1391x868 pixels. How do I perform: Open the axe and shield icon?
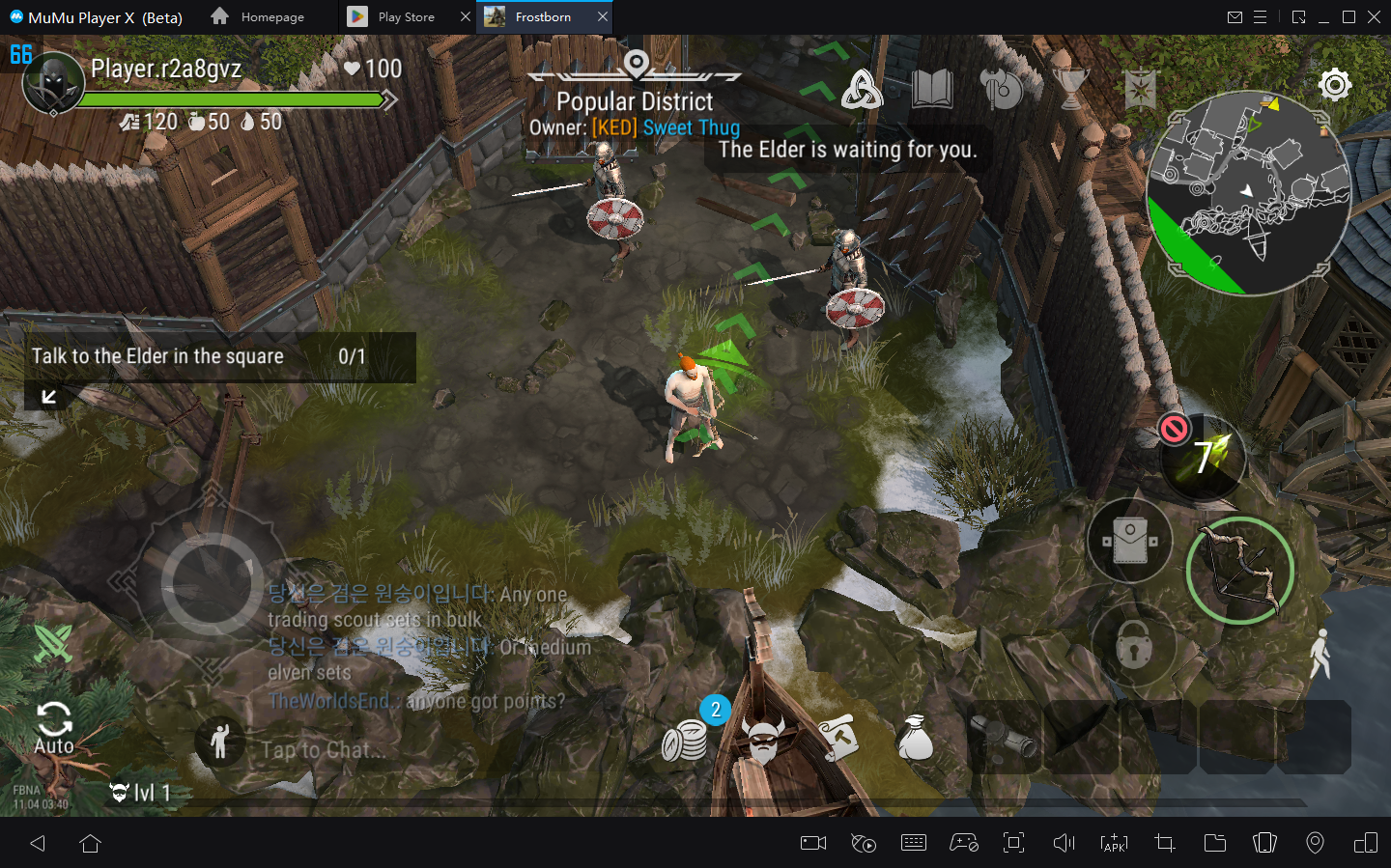(1001, 90)
